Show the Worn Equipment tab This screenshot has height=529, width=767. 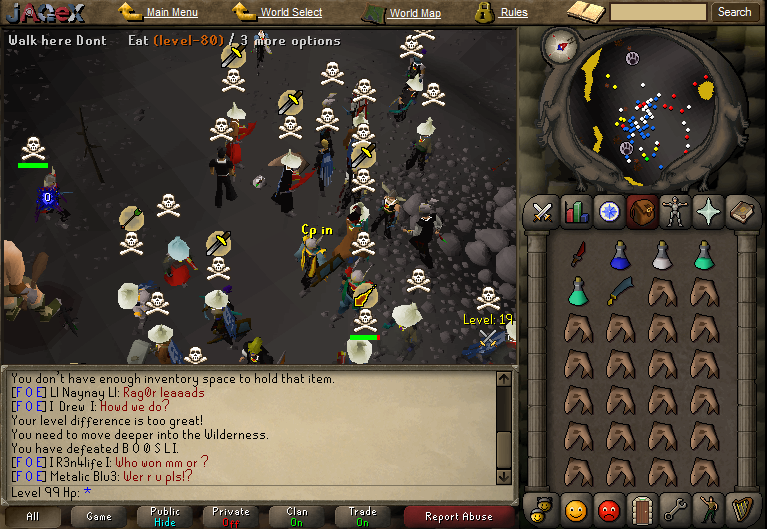(x=675, y=212)
